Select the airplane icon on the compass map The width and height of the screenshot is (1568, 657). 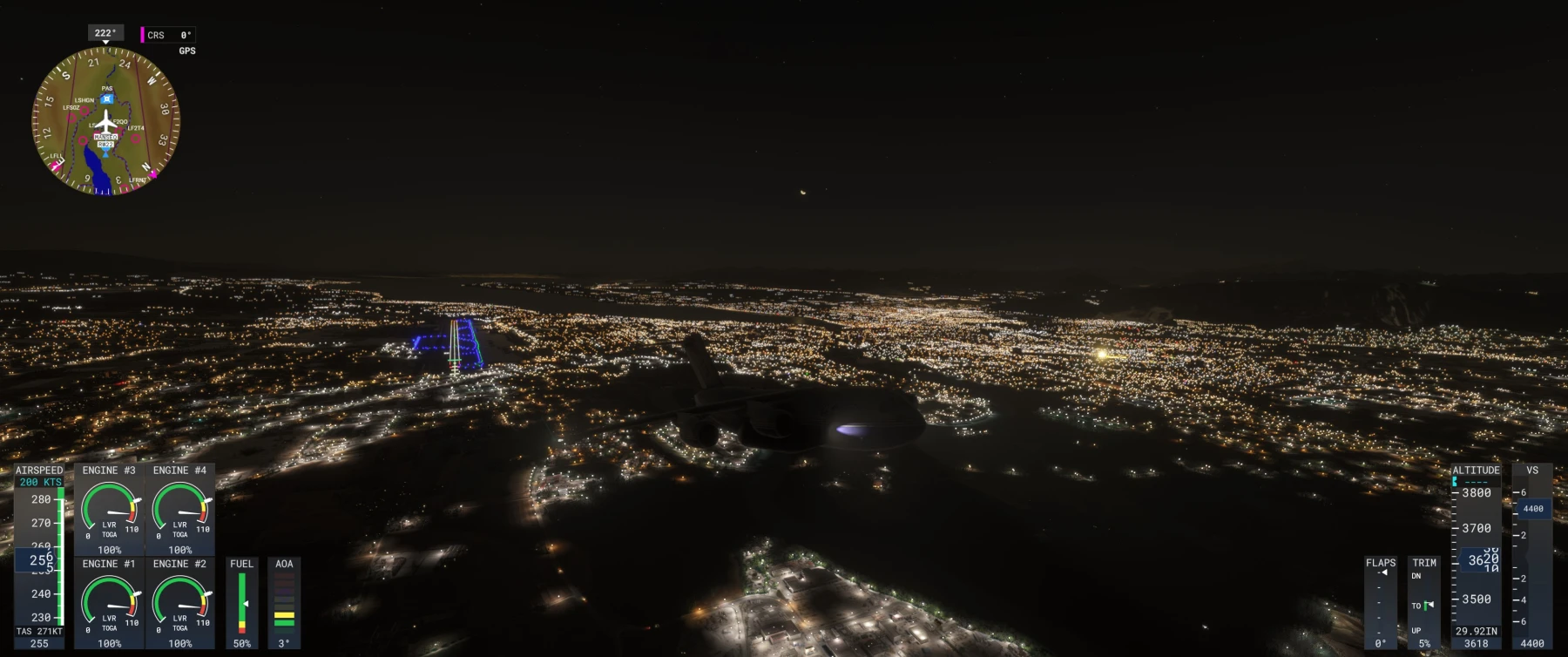click(x=105, y=122)
